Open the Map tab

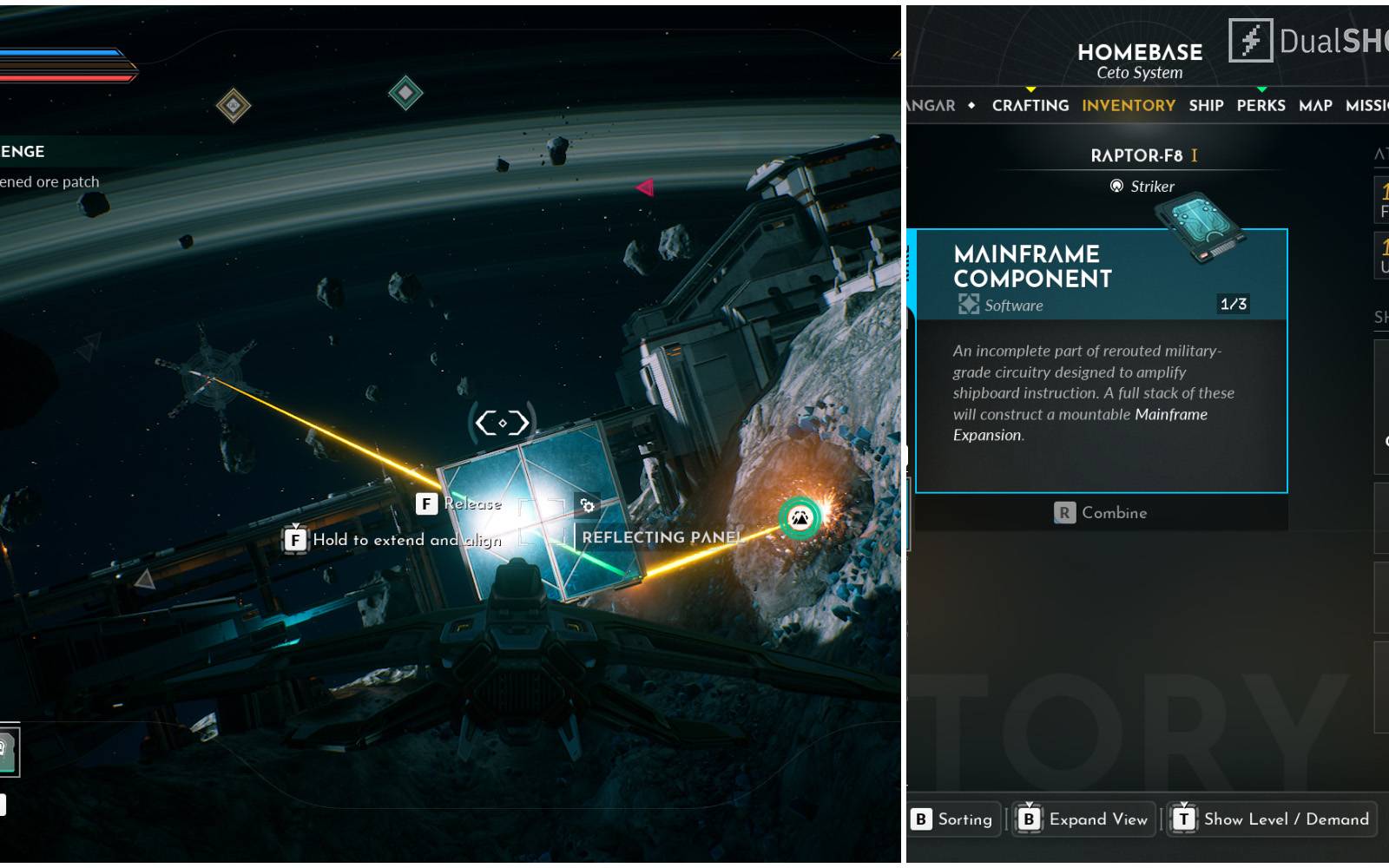[1315, 105]
